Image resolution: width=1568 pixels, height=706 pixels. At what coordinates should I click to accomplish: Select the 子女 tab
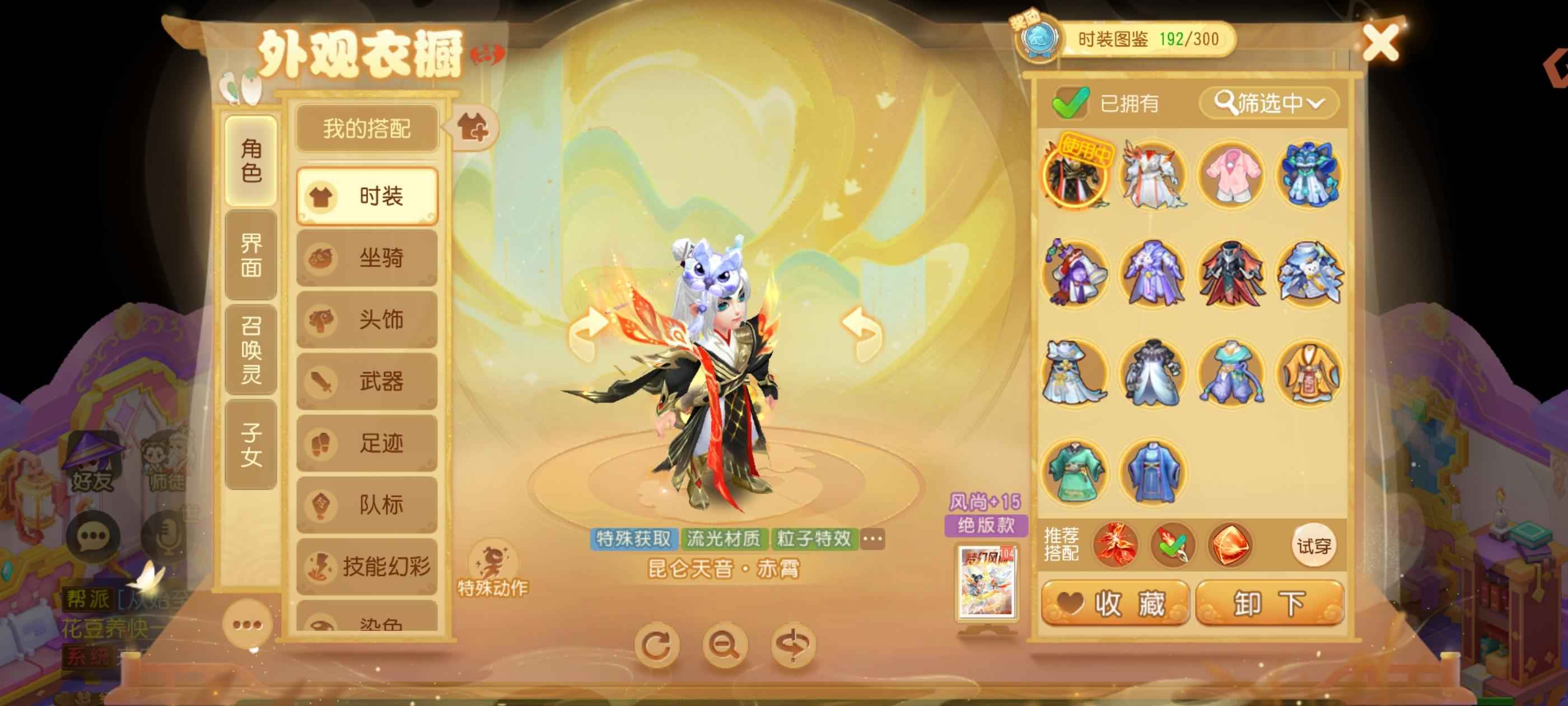point(251,445)
